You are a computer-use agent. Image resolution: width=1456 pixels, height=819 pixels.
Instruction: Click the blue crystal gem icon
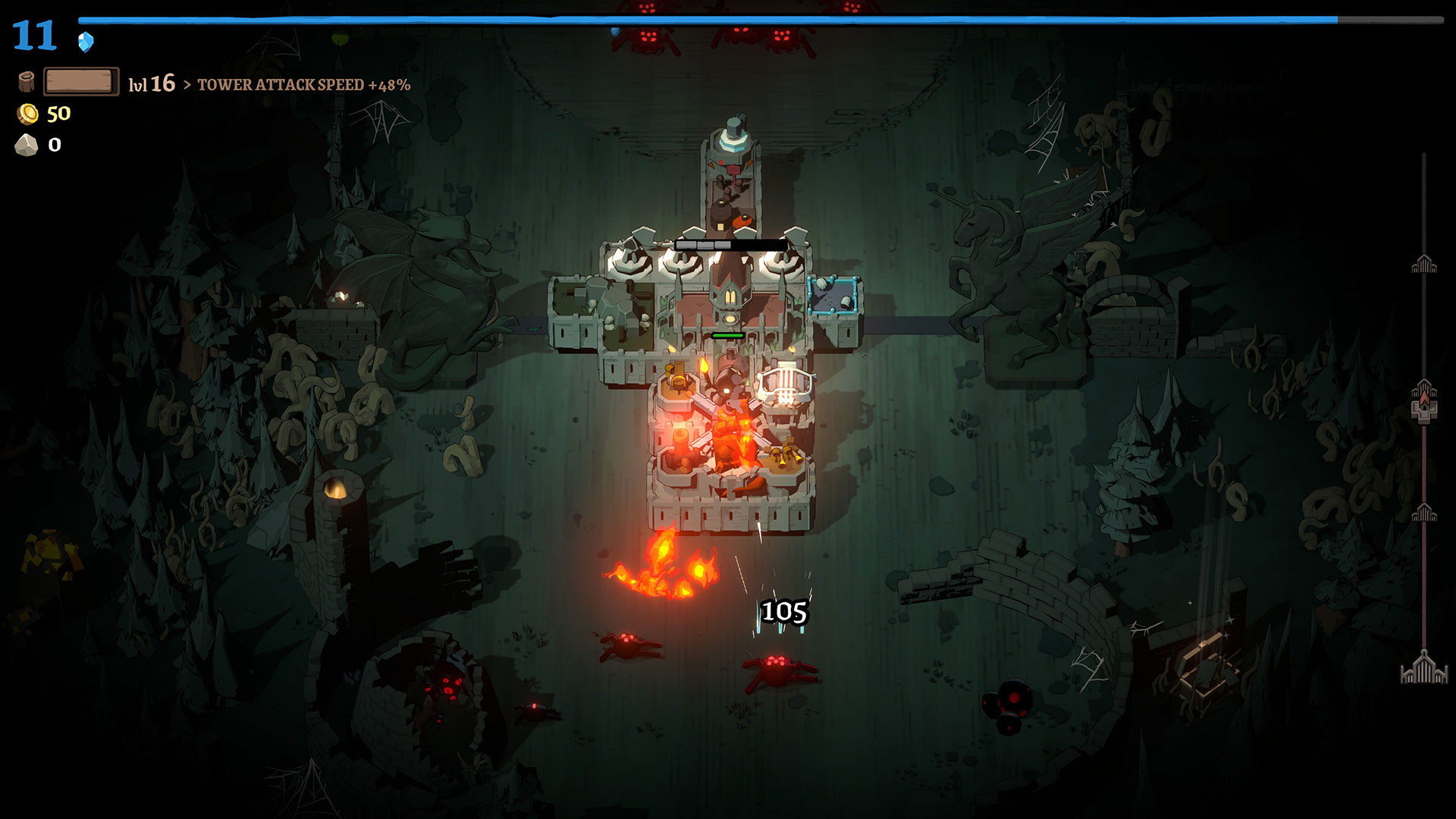(x=86, y=42)
